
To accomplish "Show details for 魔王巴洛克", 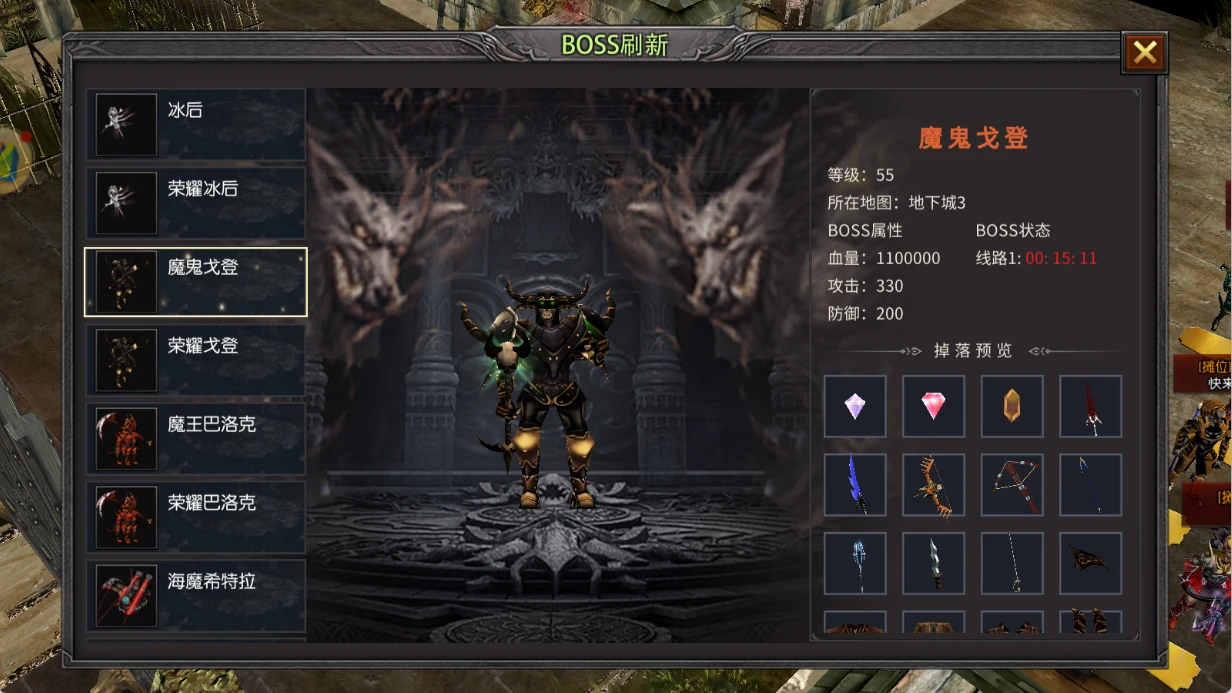I will click(196, 438).
